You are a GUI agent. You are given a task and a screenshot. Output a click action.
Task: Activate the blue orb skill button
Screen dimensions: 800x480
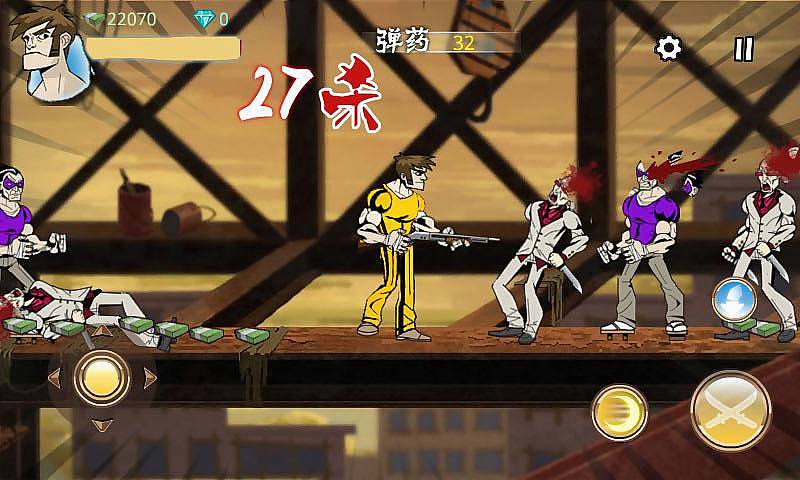pos(734,299)
